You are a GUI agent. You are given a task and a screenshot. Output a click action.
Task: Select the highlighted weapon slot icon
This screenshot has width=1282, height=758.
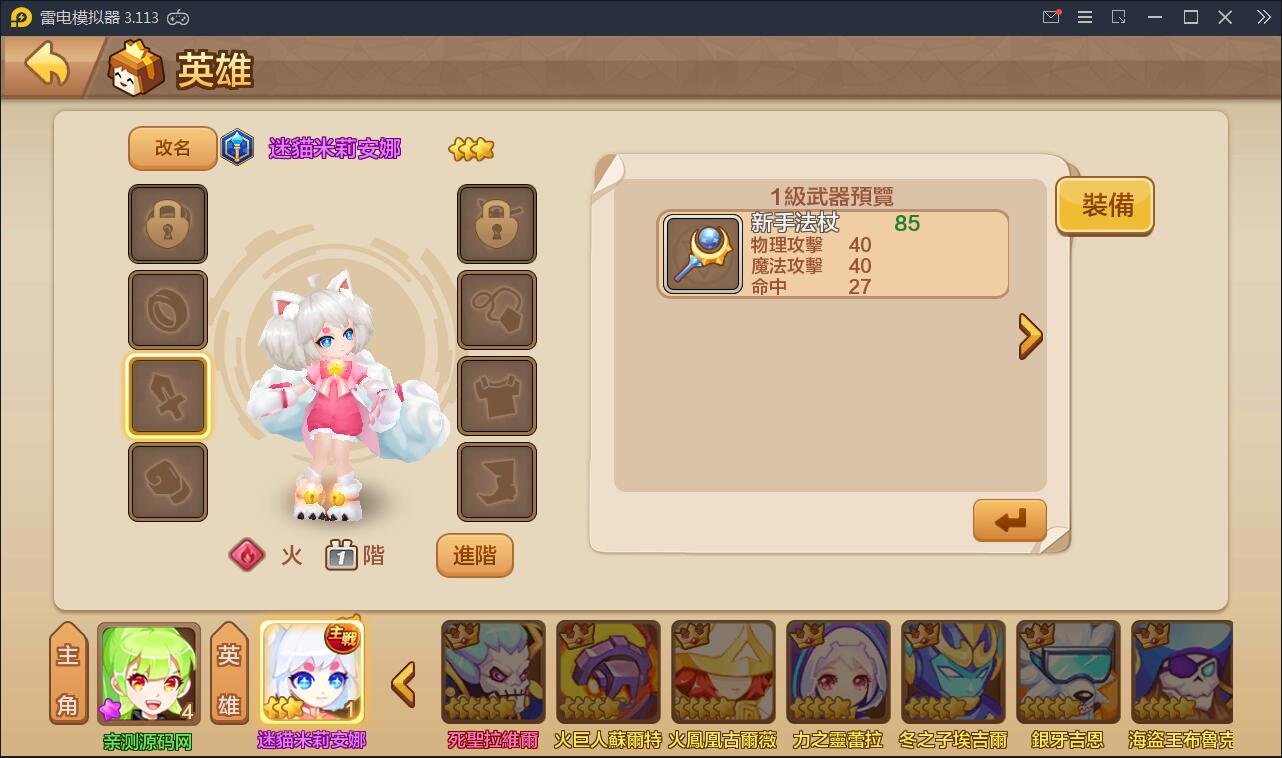click(x=168, y=395)
